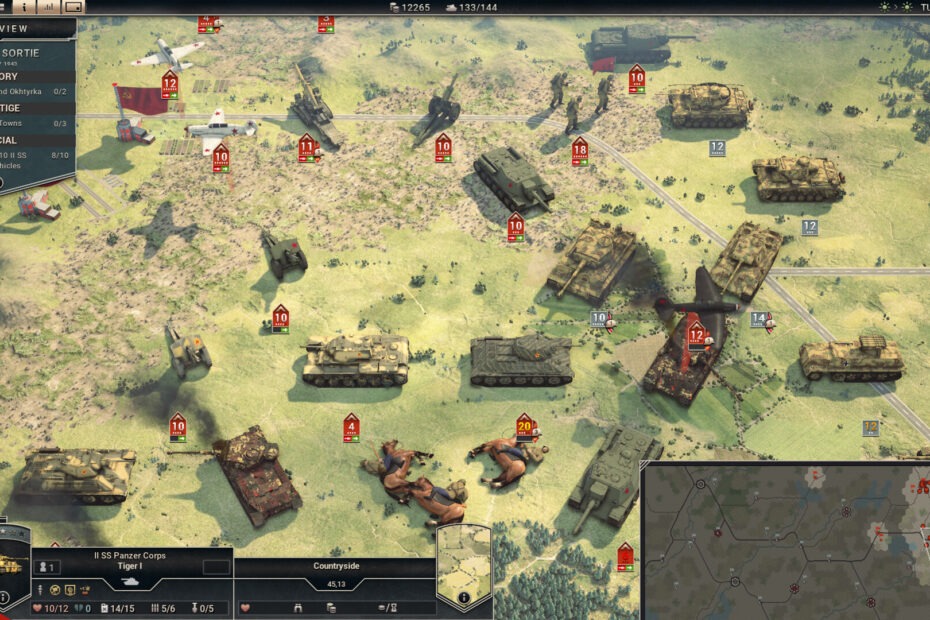Click the strategic minimap
This screenshot has height=620, width=930.
pos(790,545)
